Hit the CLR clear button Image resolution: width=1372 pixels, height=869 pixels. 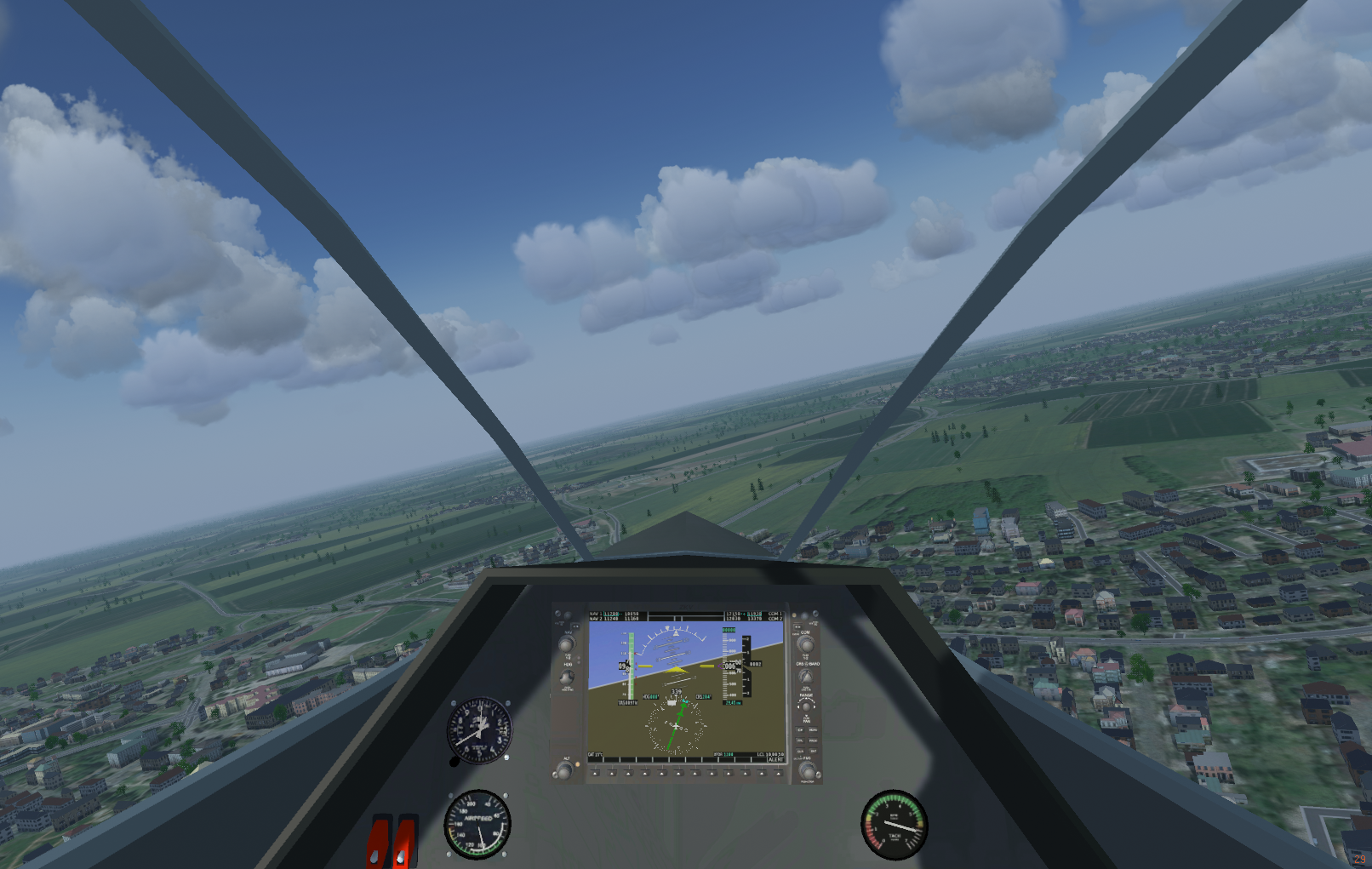click(x=800, y=751)
